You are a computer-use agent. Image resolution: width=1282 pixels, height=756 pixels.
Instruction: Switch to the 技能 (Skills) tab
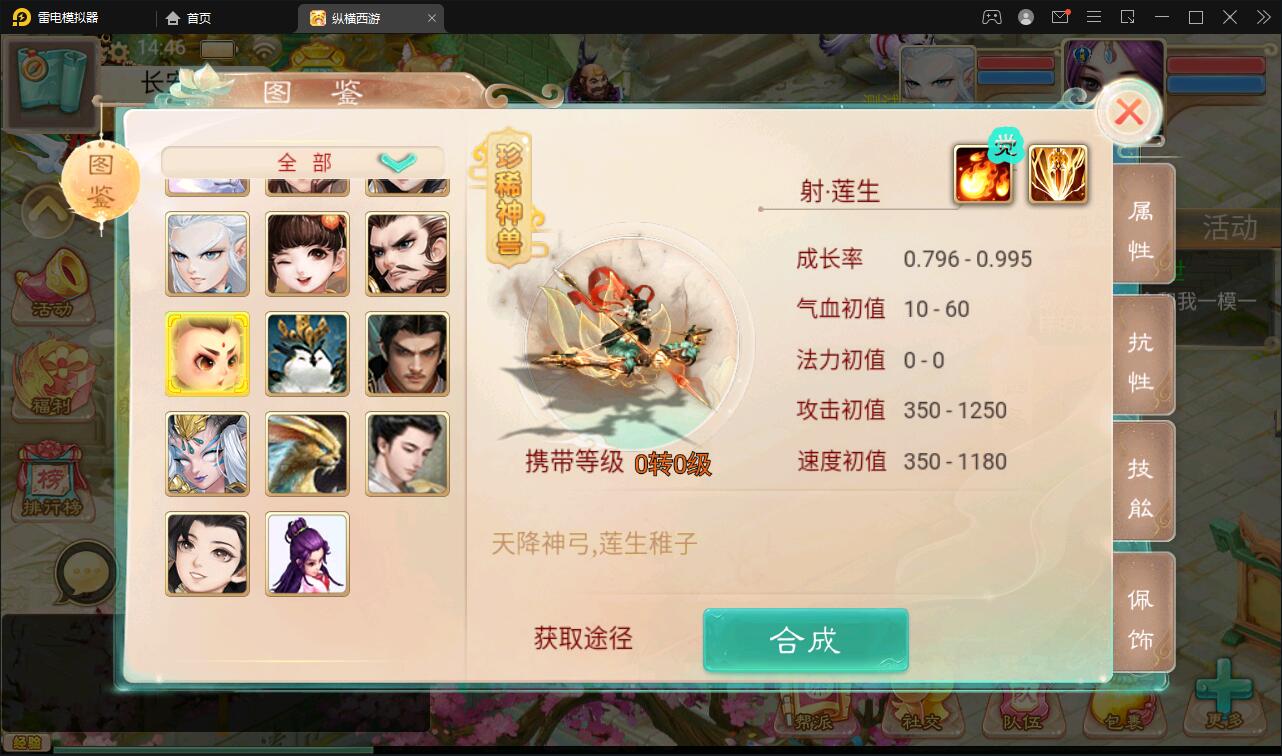pos(1143,479)
